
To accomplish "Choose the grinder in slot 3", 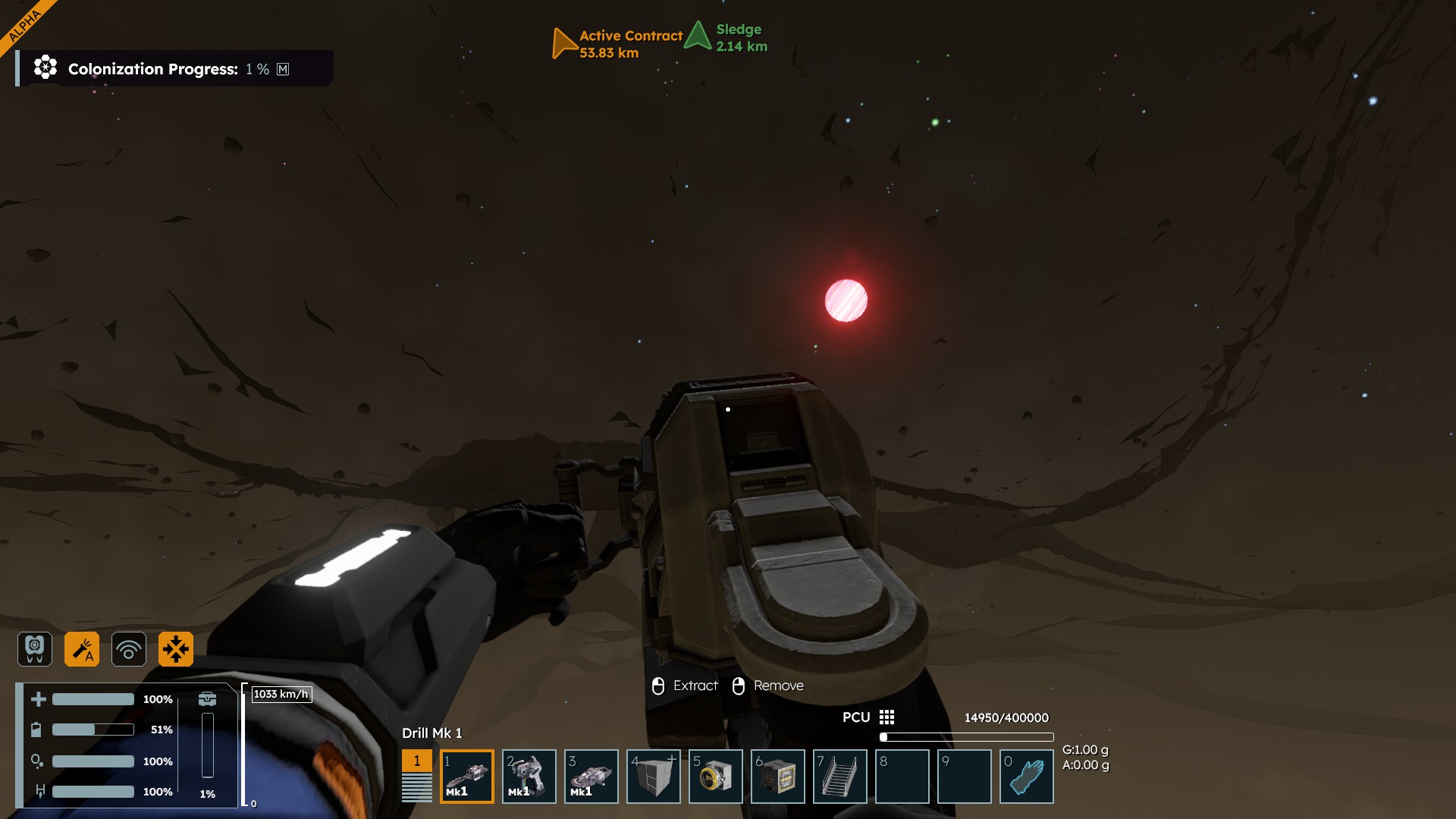I will pos(591,776).
